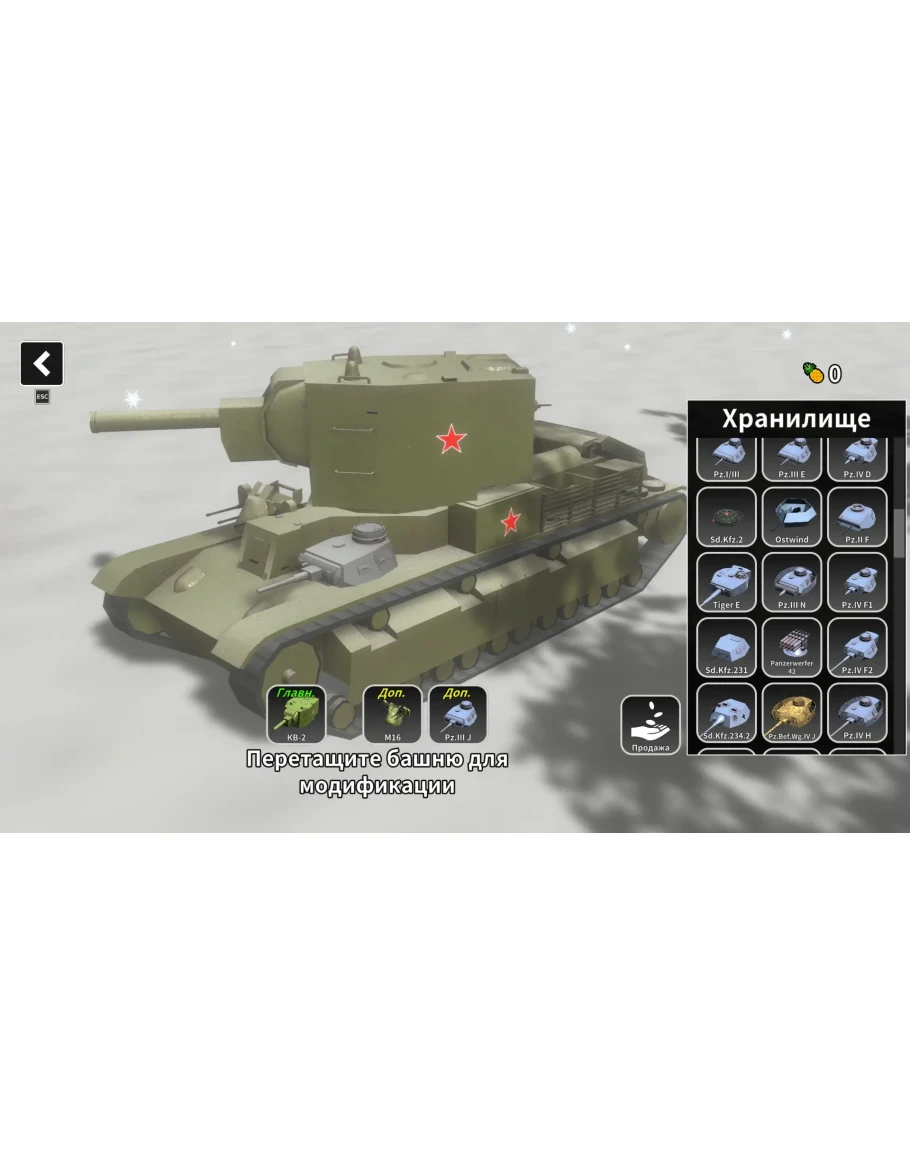910x1155 pixels.
Task: Select the Sd.Kfz.2 storage item
Action: coord(726,516)
